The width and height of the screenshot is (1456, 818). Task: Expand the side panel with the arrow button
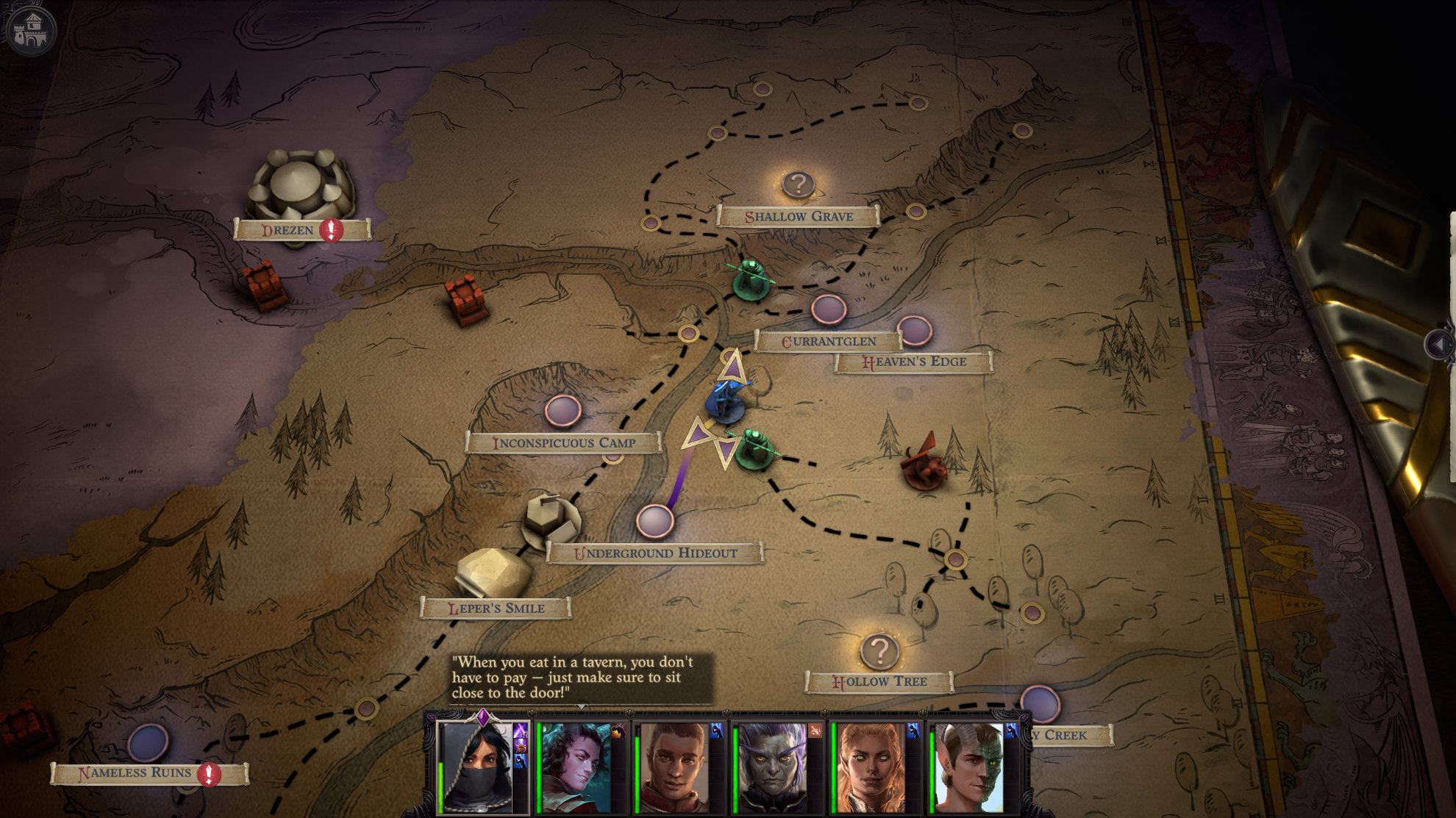[1439, 344]
